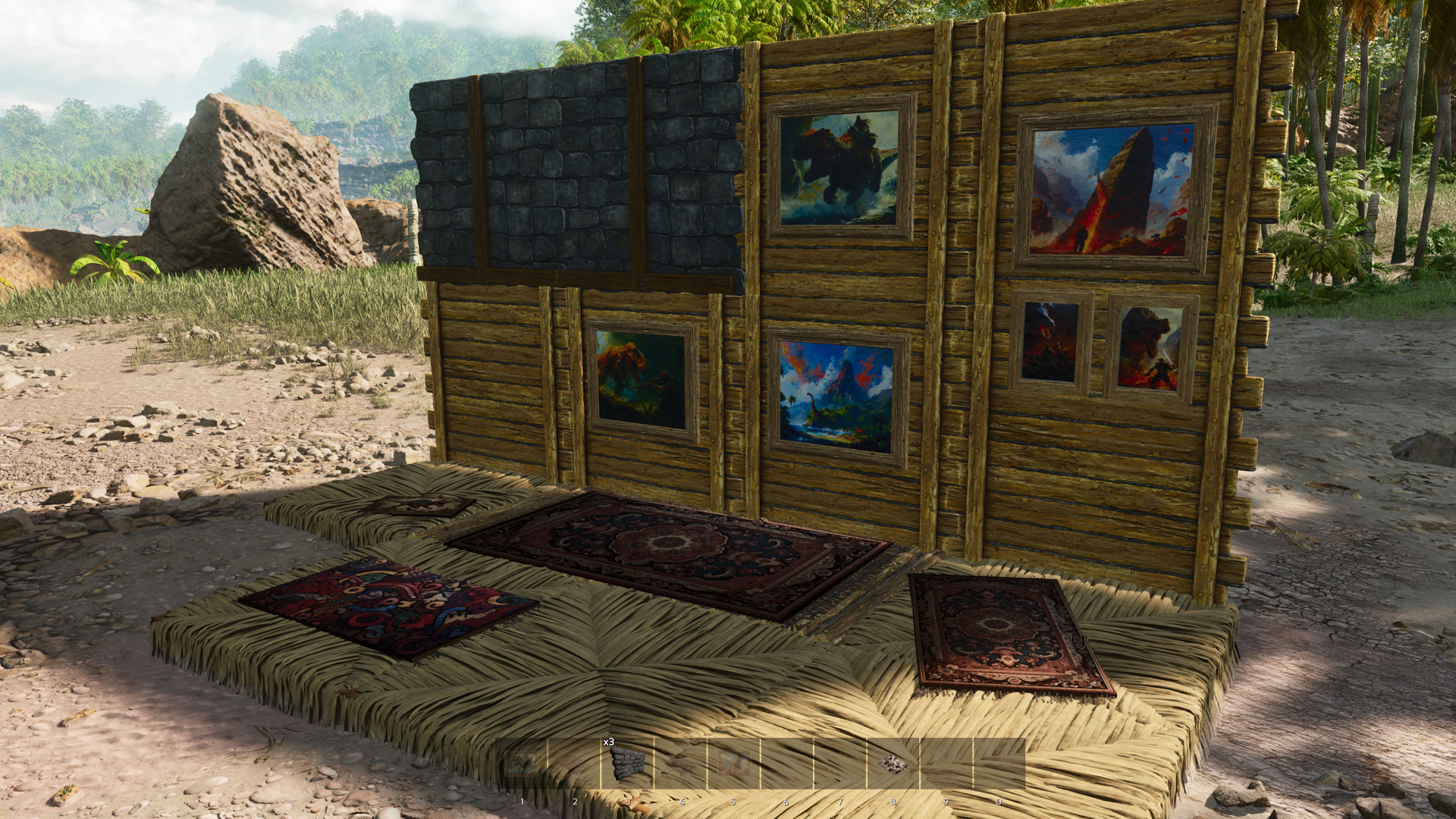The image size is (1456, 819).
Task: Select the hide item in hotbar slot 4
Action: [679, 764]
